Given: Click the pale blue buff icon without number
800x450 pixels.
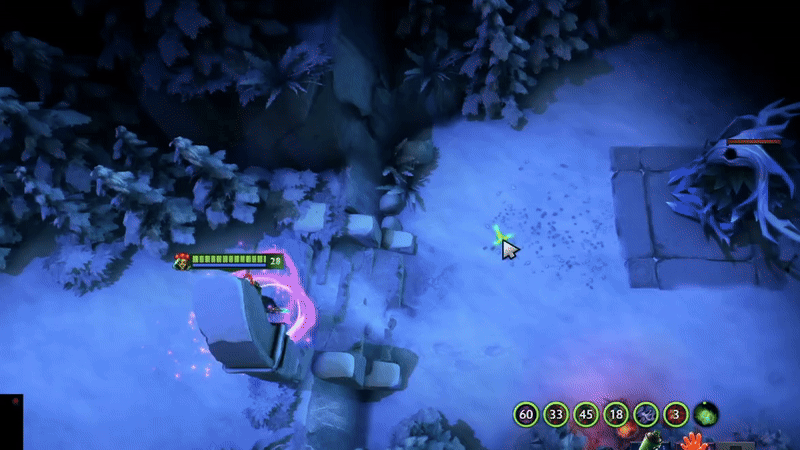Looking at the screenshot, I should coord(647,414).
